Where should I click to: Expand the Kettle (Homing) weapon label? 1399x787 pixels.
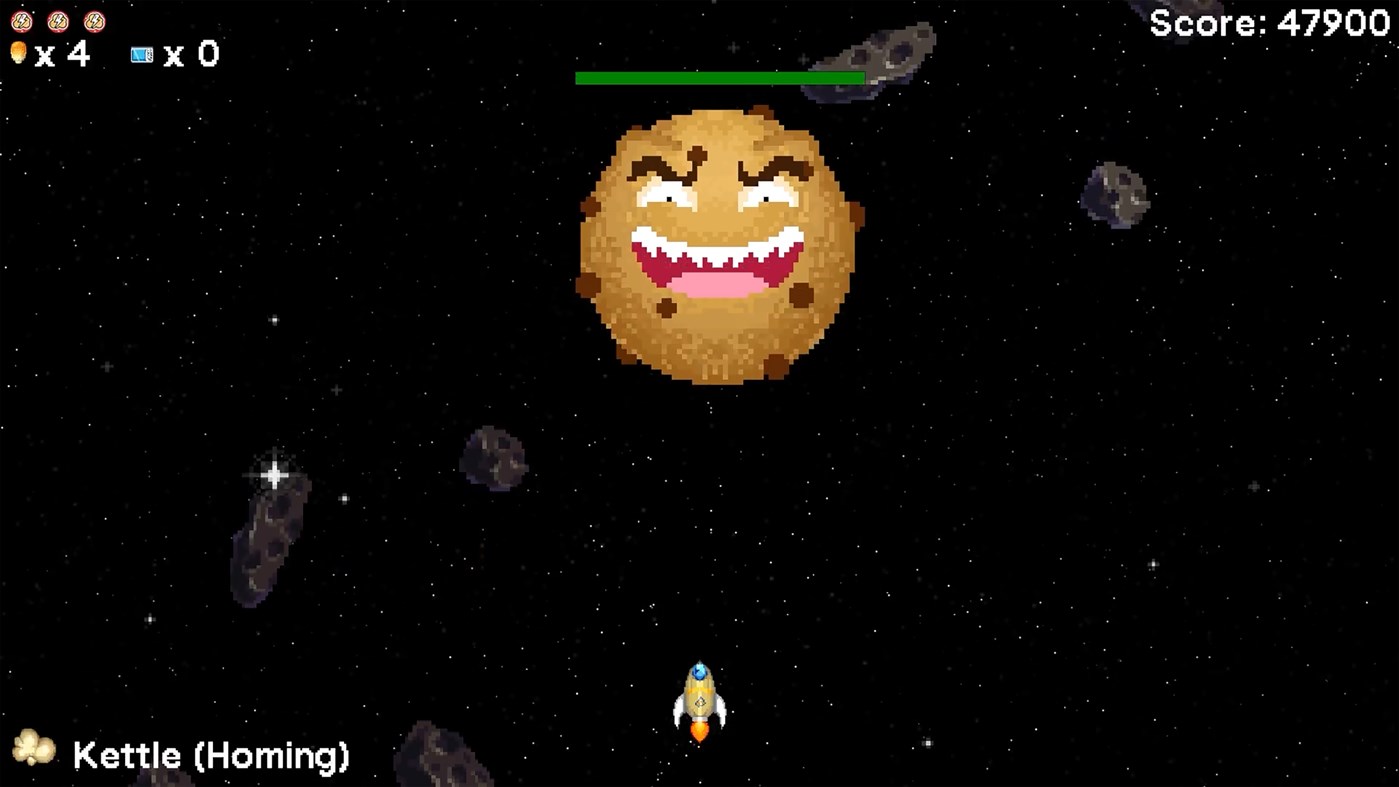(208, 756)
